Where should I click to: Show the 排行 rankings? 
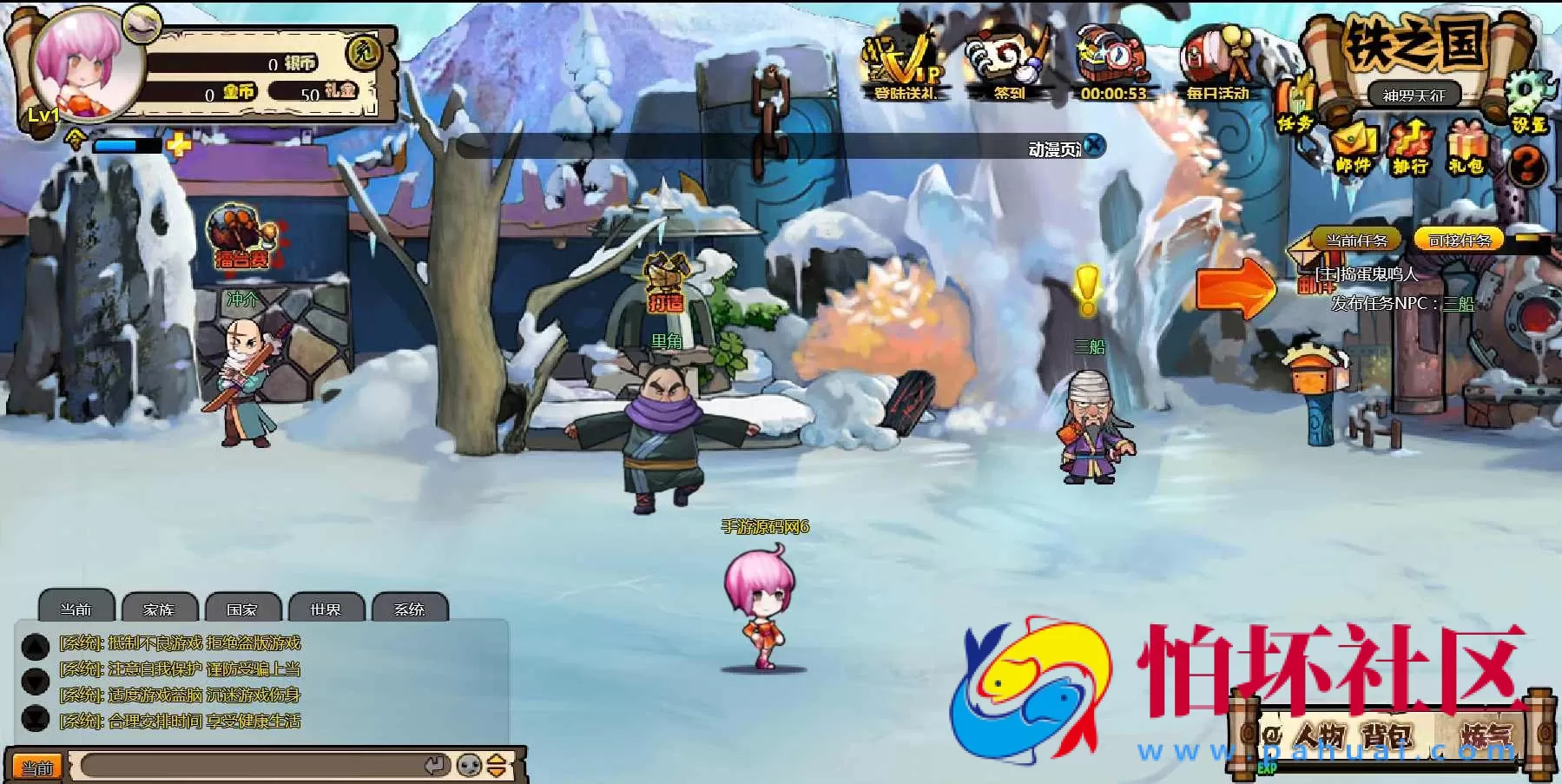1410,148
